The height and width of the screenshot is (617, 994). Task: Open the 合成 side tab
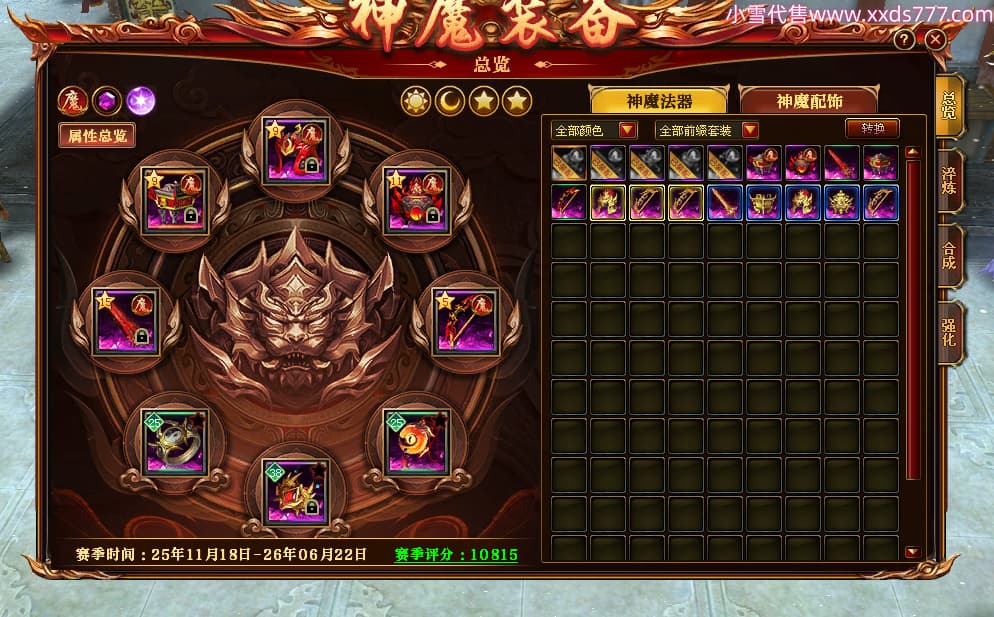(x=949, y=257)
